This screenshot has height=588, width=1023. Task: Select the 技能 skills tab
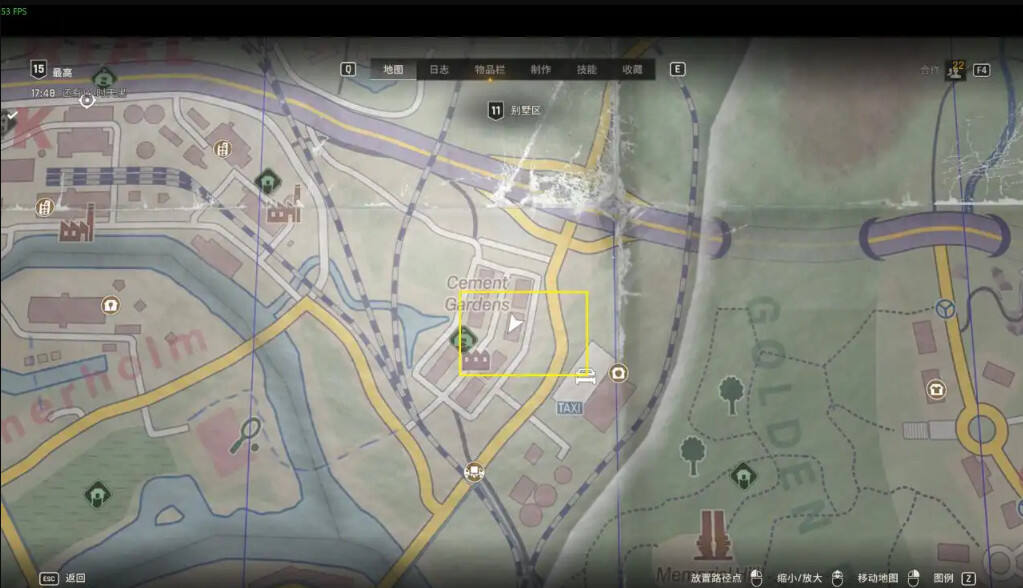587,69
